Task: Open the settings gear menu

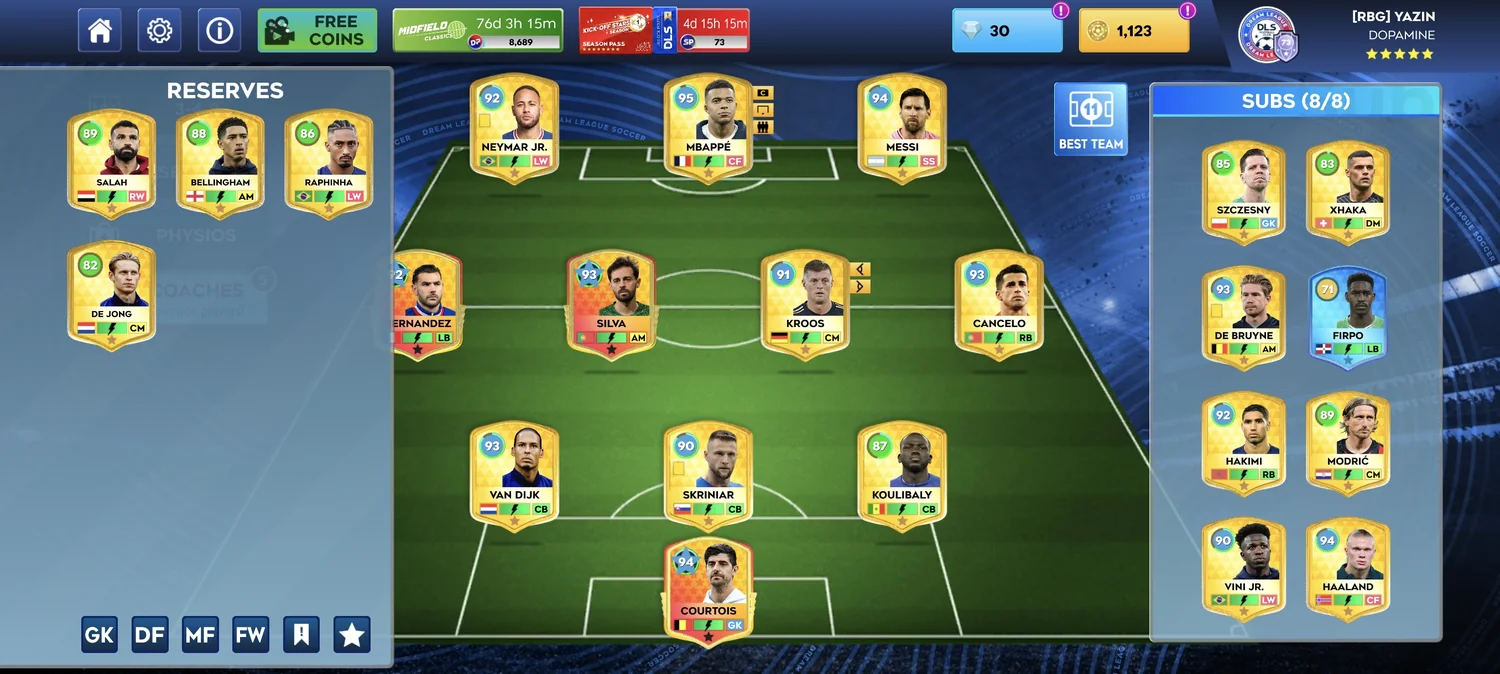Action: tap(159, 31)
